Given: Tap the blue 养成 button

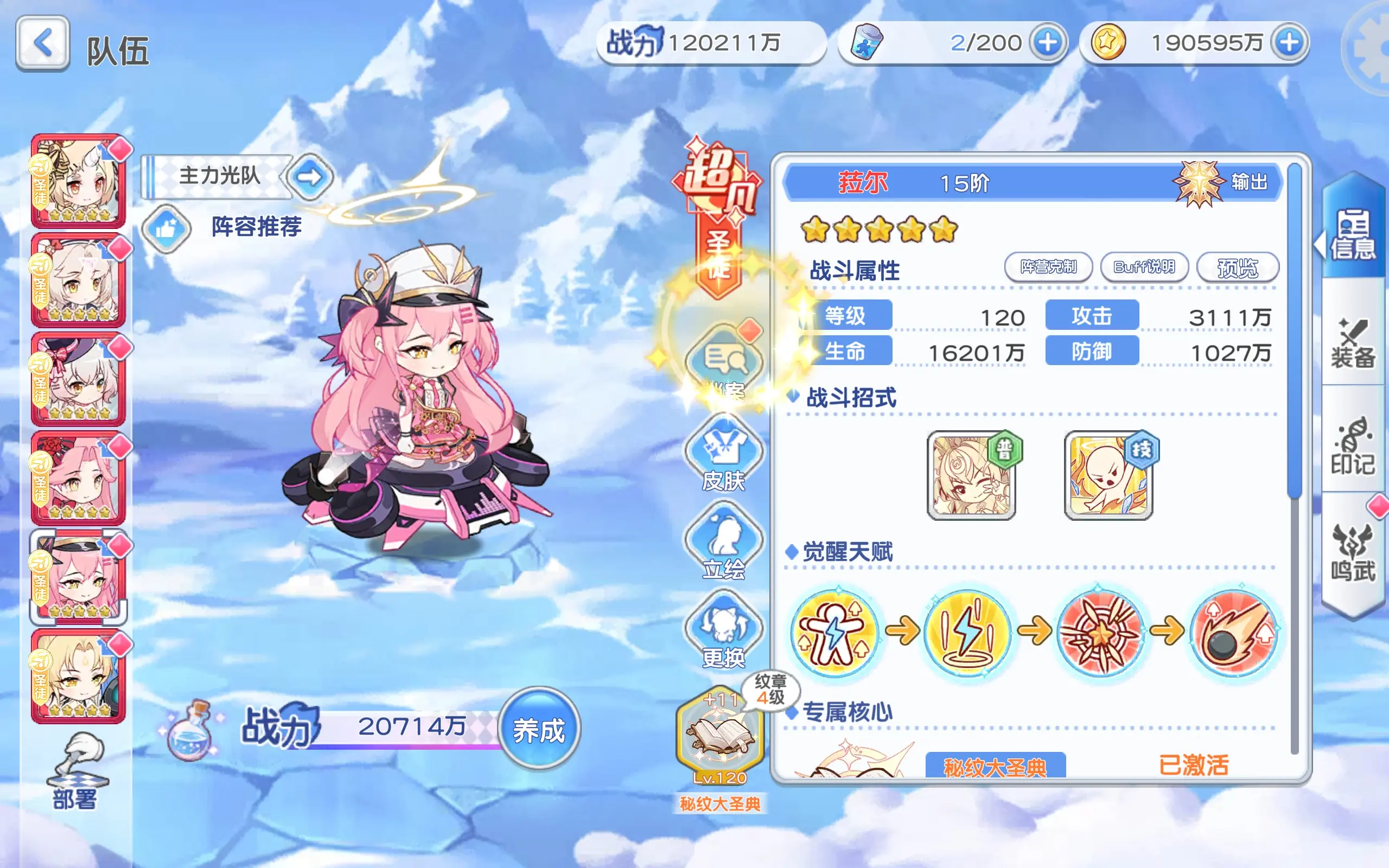Looking at the screenshot, I should 538,730.
